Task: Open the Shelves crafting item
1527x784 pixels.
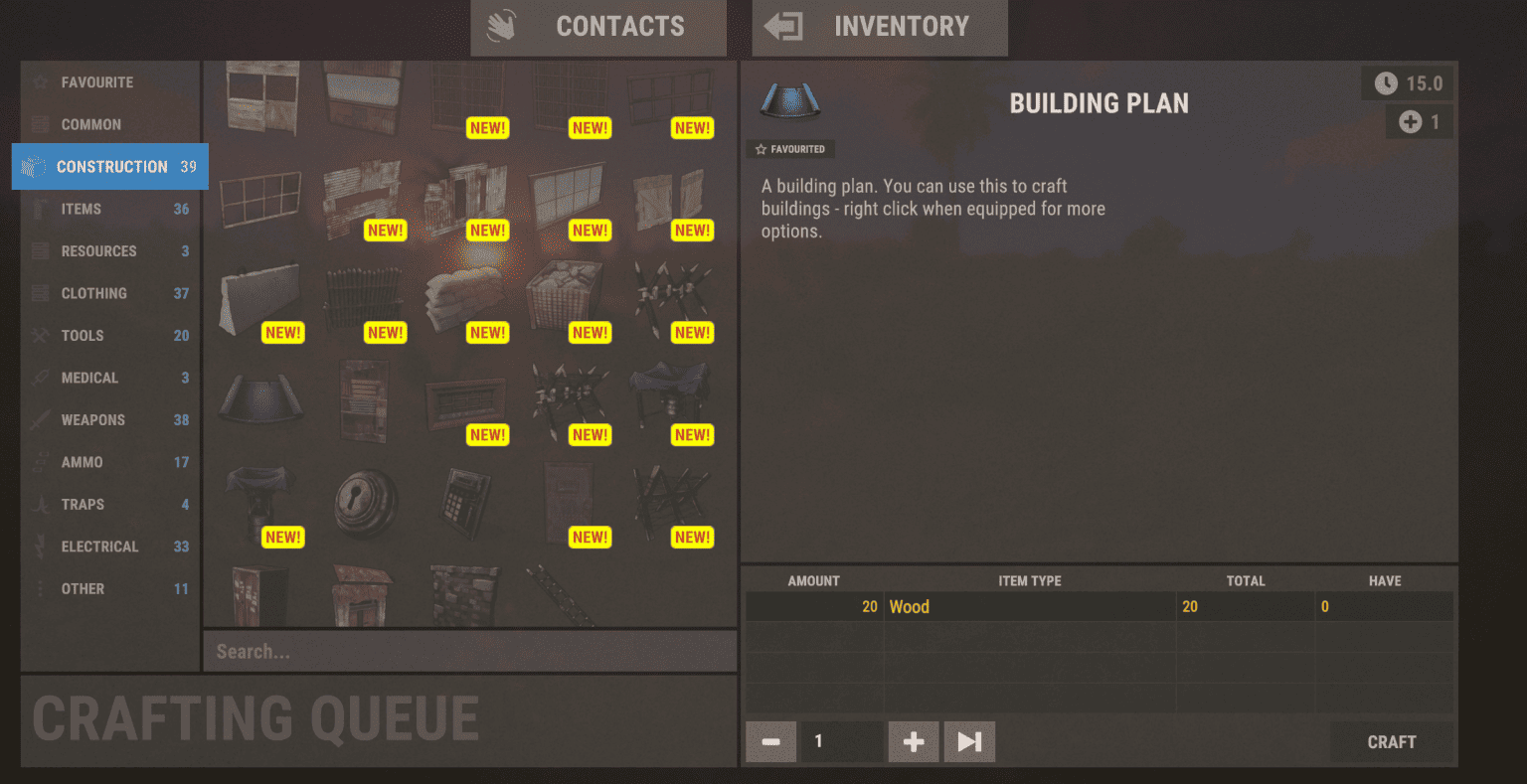Action: pos(363,400)
